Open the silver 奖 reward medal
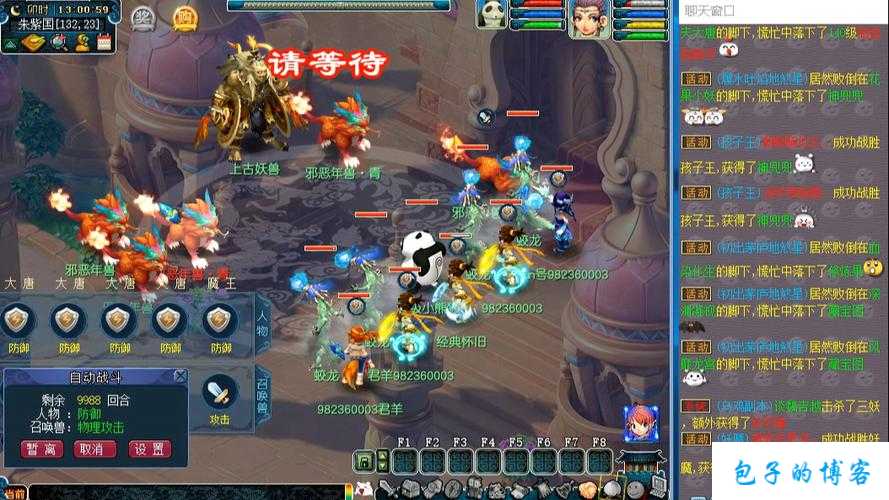The height and width of the screenshot is (500, 889). coord(144,18)
